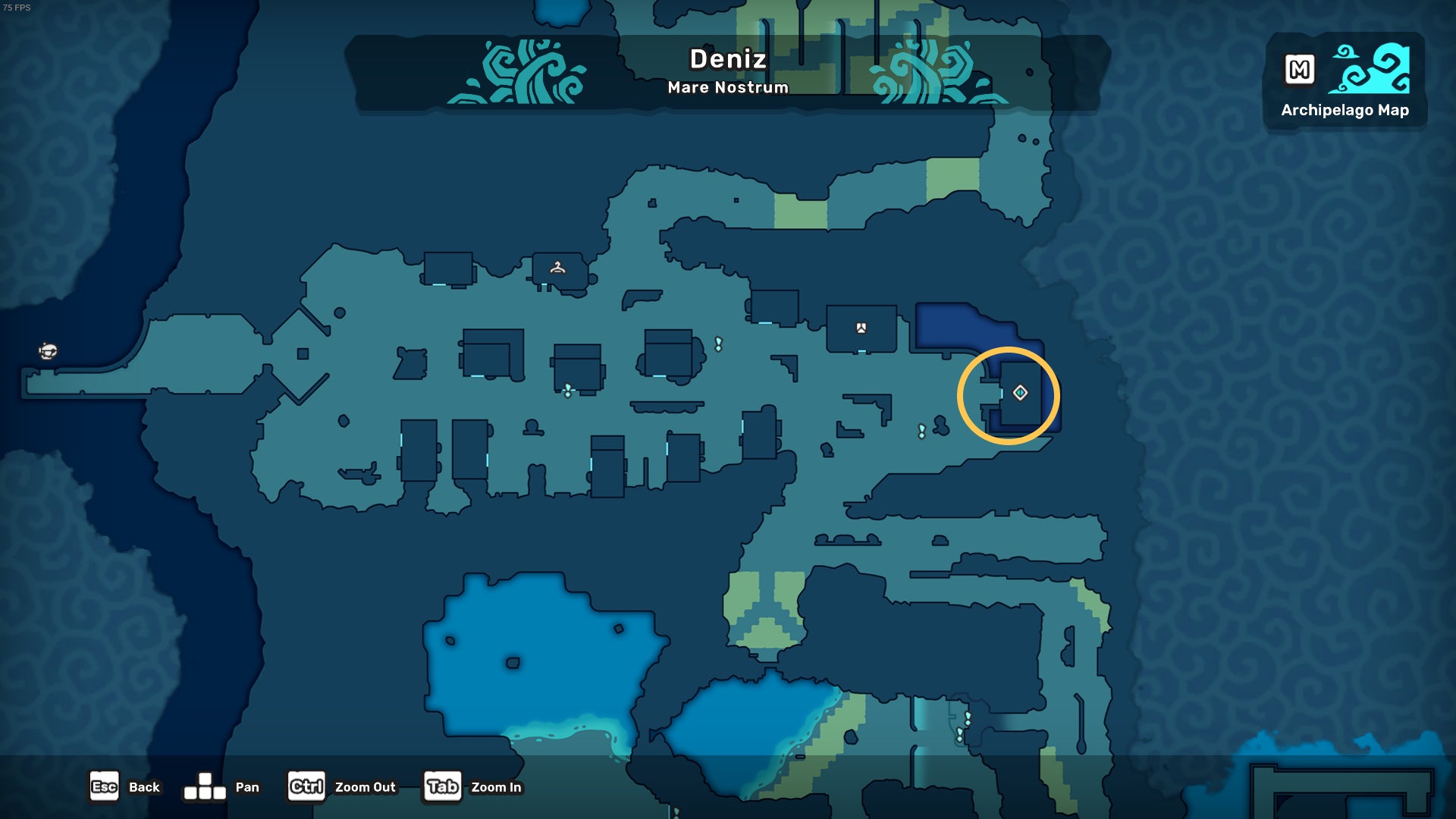Click the Back label next to Esc
Image resolution: width=1456 pixels, height=819 pixels.
point(143,787)
